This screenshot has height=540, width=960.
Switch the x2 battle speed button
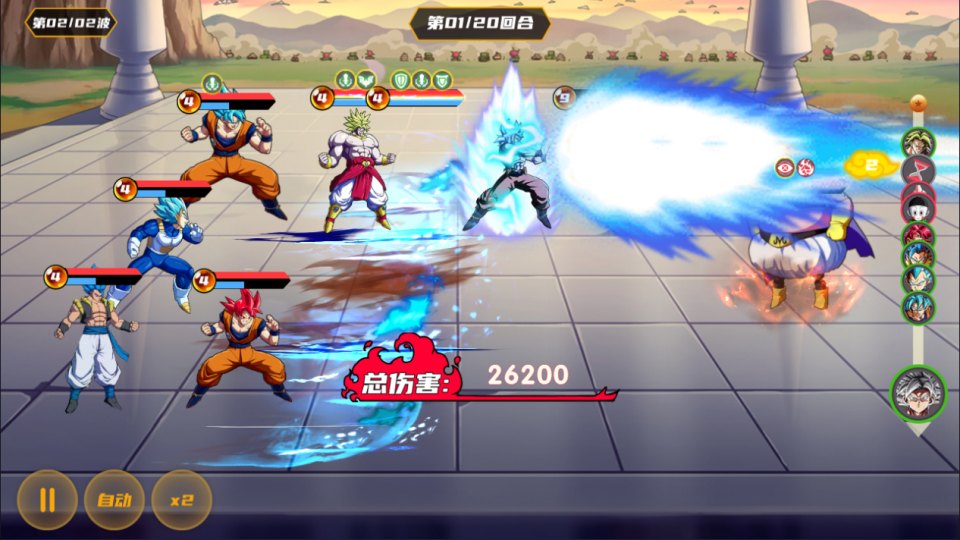181,499
